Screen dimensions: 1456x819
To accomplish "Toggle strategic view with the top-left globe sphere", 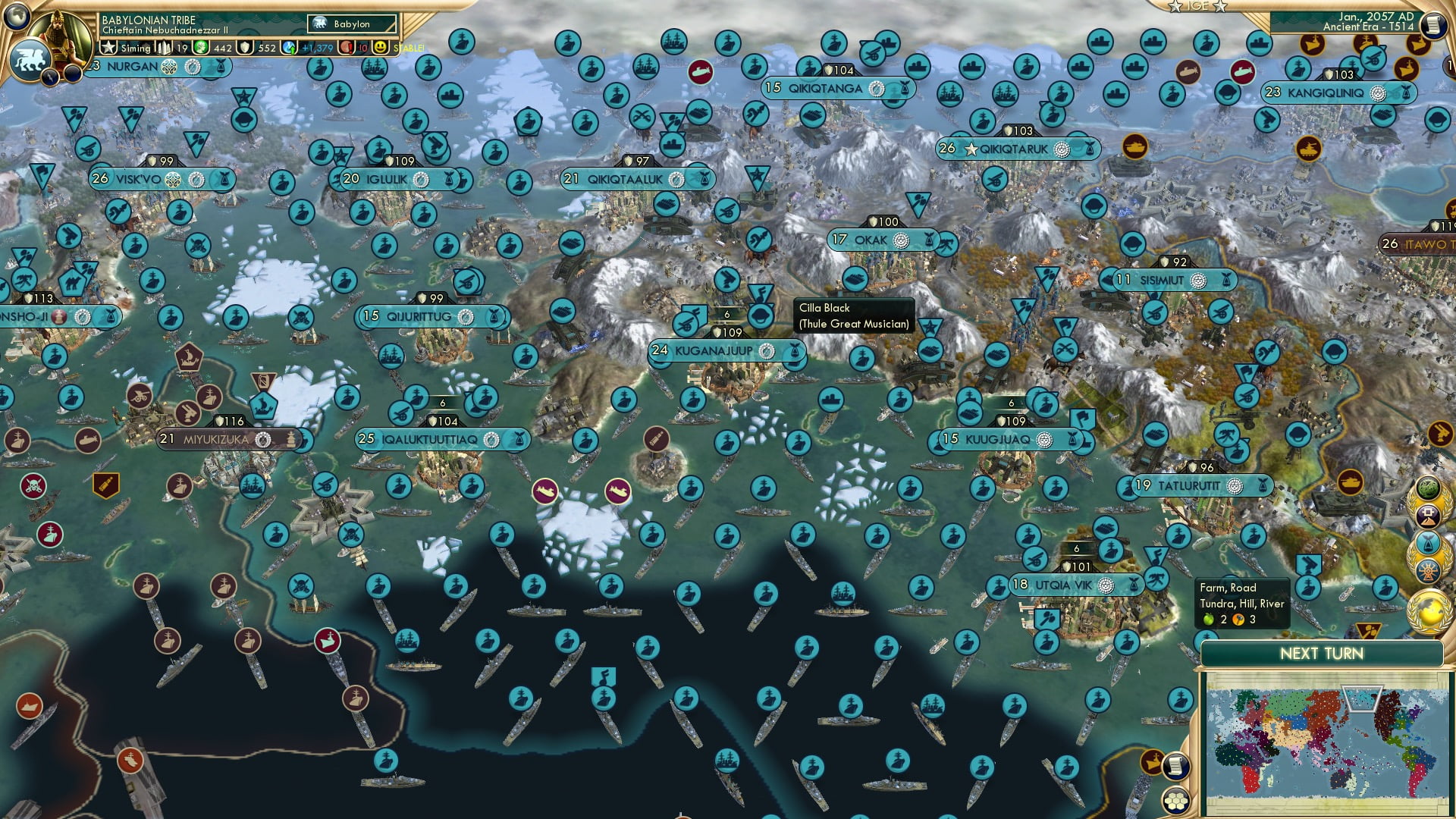I will pos(17,15).
